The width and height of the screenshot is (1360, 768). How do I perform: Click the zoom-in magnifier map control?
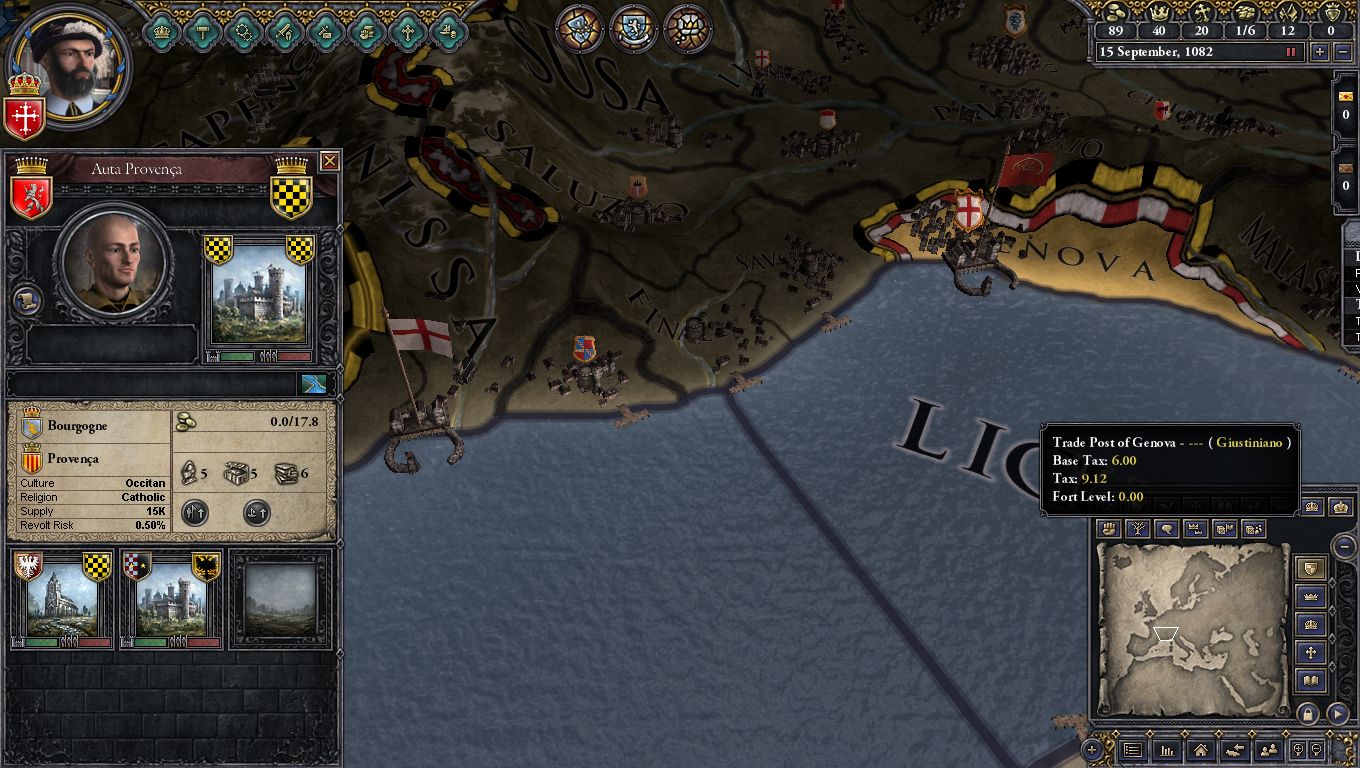tap(1299, 750)
